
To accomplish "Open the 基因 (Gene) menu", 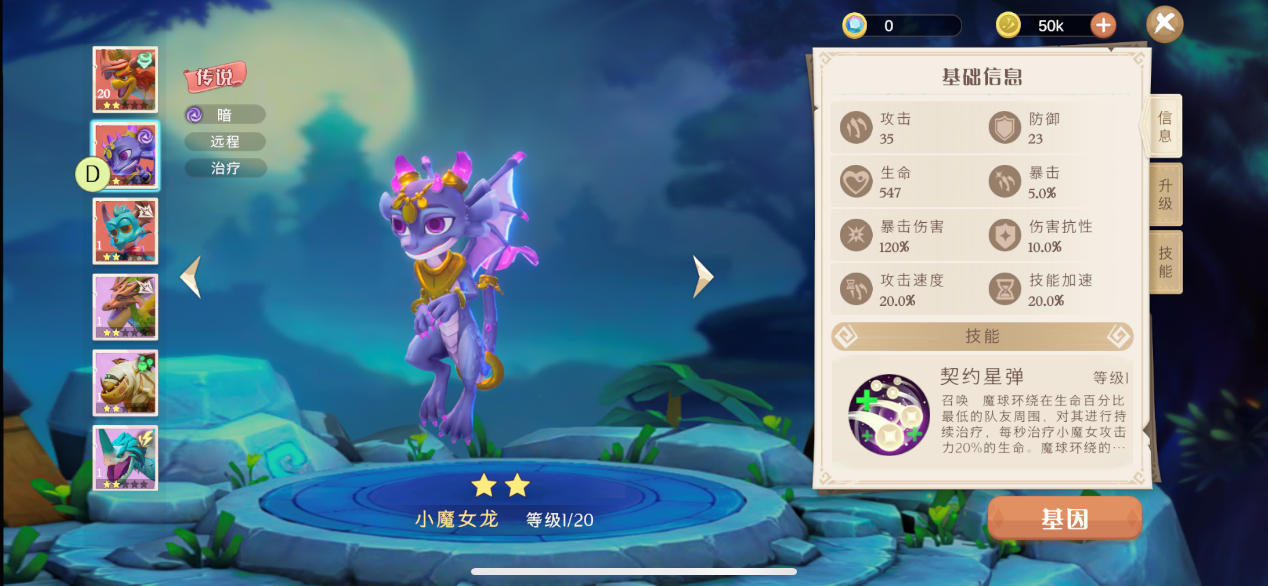I will coord(1064,519).
